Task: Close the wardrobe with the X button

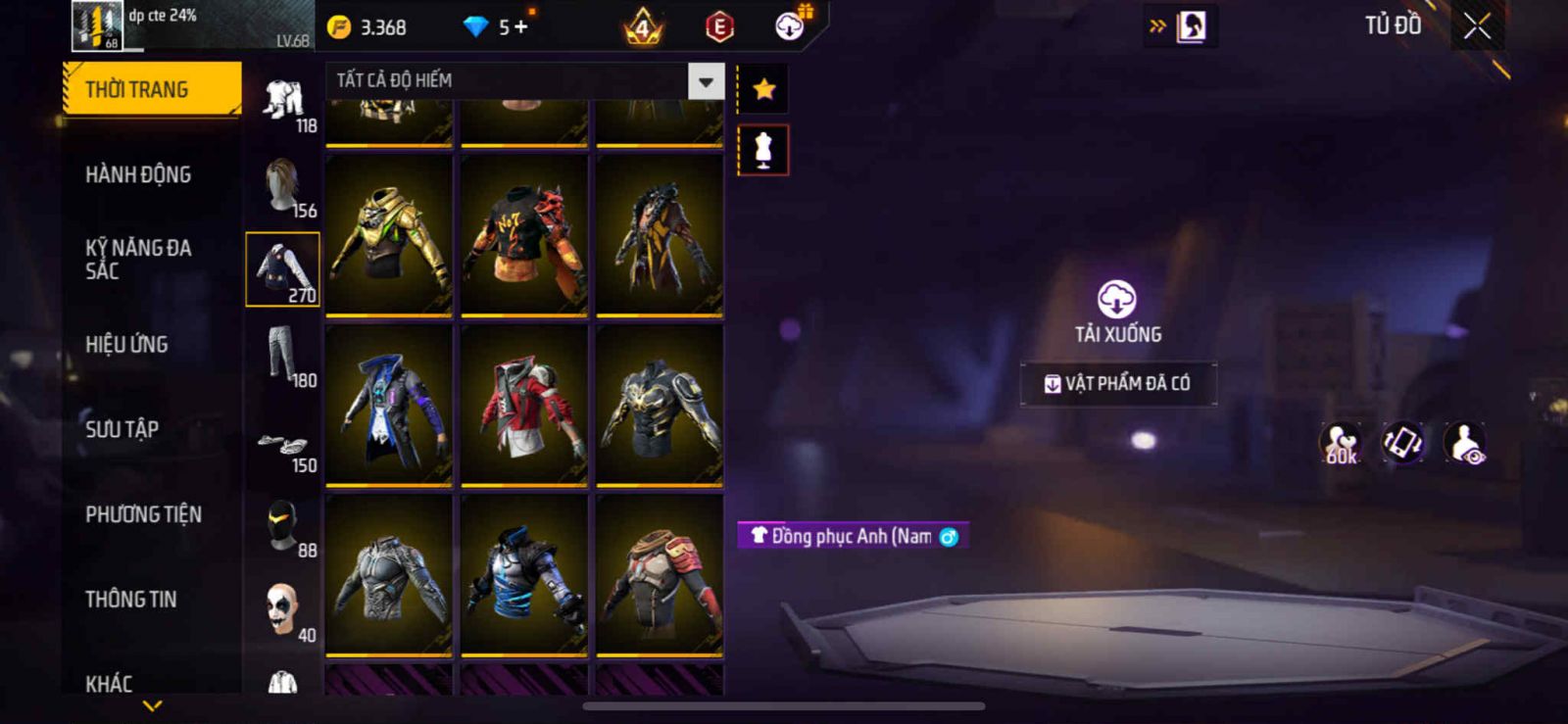Action: [x=1477, y=26]
